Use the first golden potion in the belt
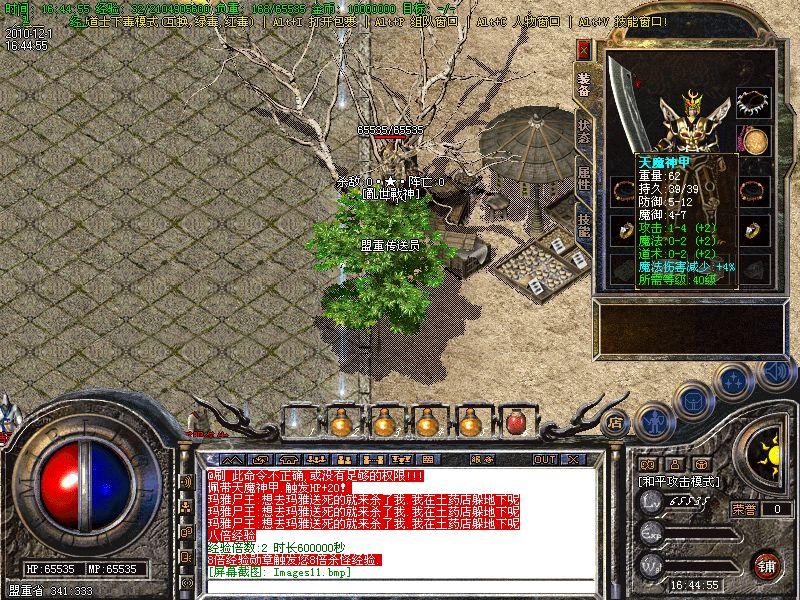The height and width of the screenshot is (600, 800). click(x=342, y=422)
